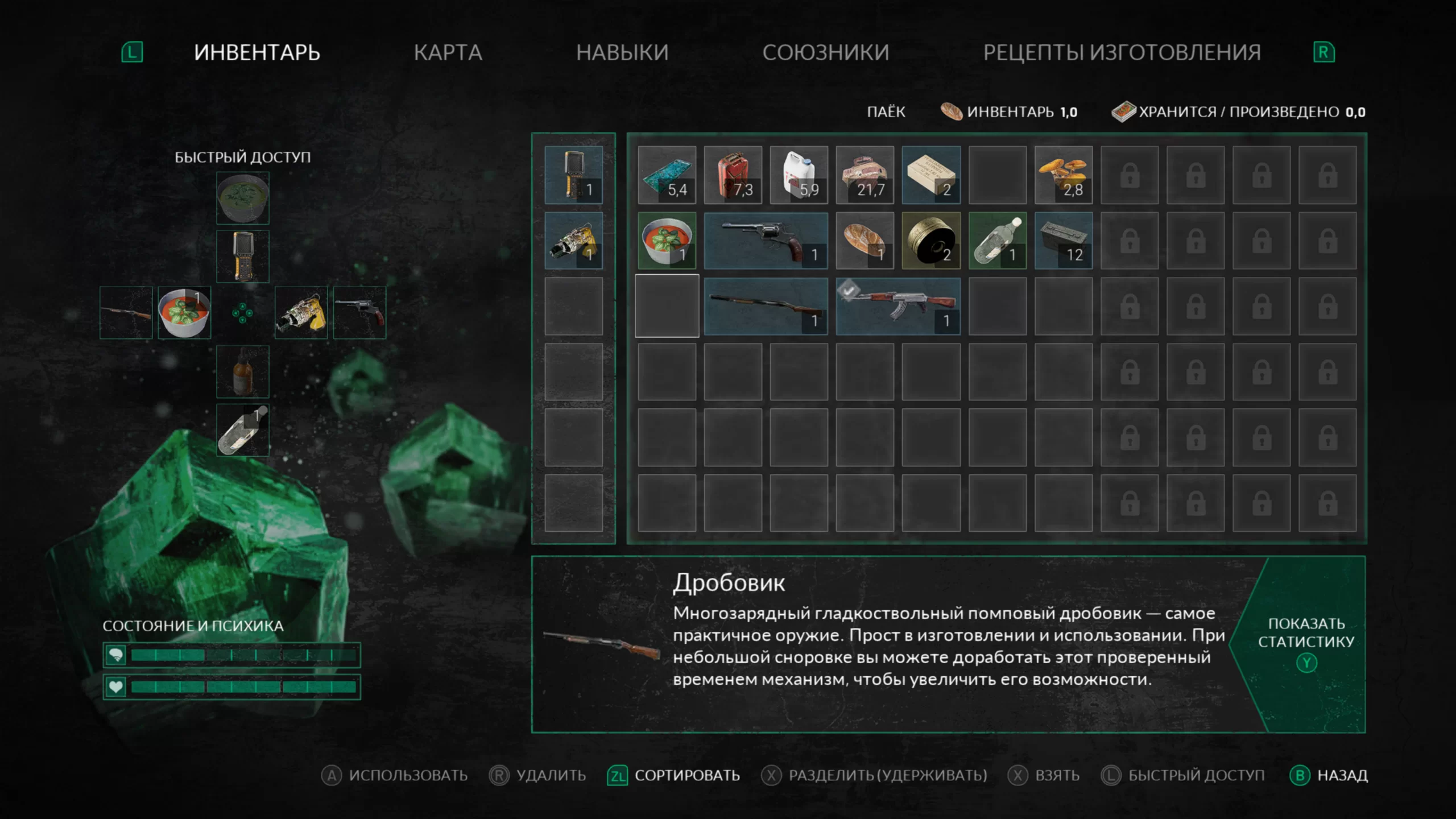Choose the white plastic jug item
The height and width of the screenshot is (819, 1456).
(x=799, y=175)
